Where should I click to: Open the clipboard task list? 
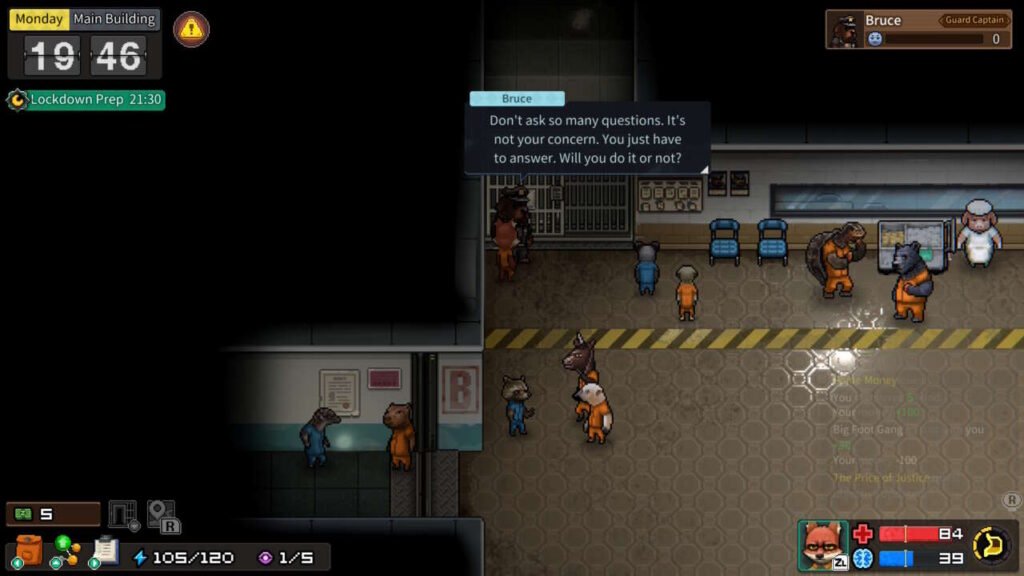point(105,550)
